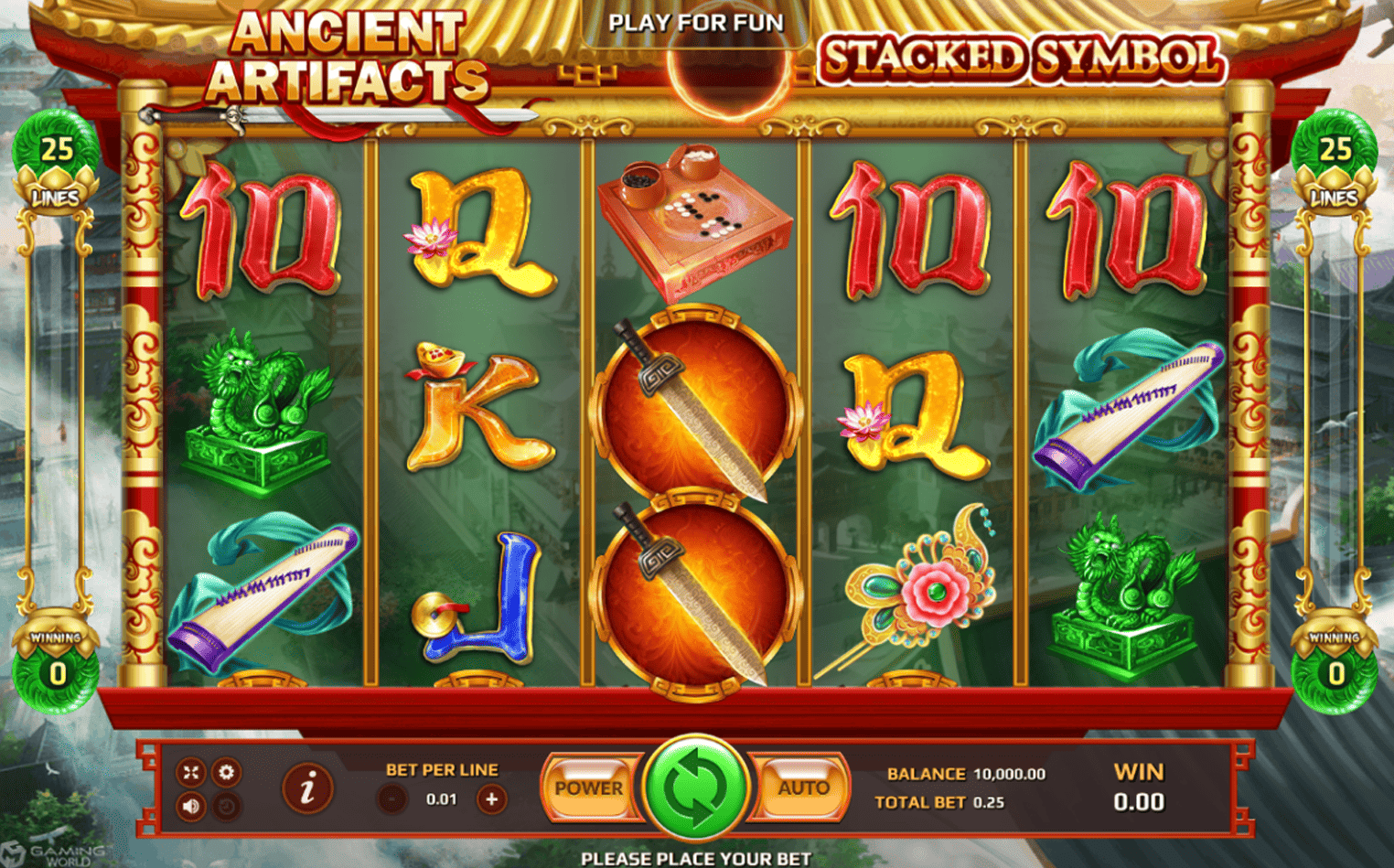Open the info paytable screen
Image resolution: width=1394 pixels, height=868 pixels.
tap(307, 788)
